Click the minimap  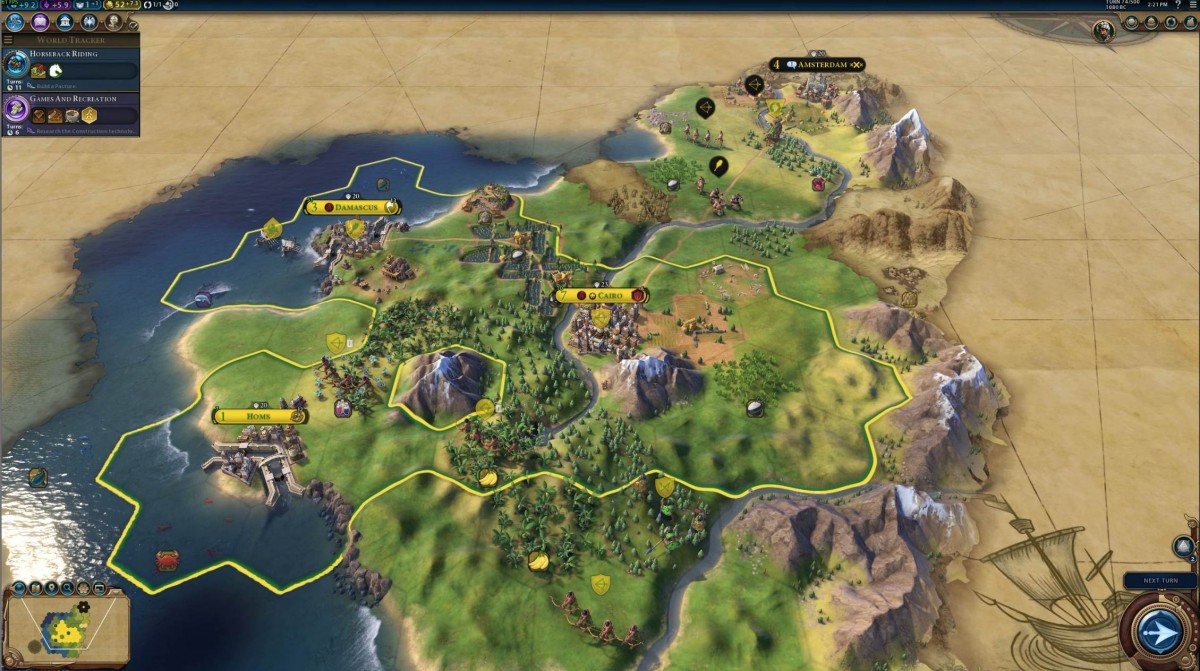tap(67, 632)
